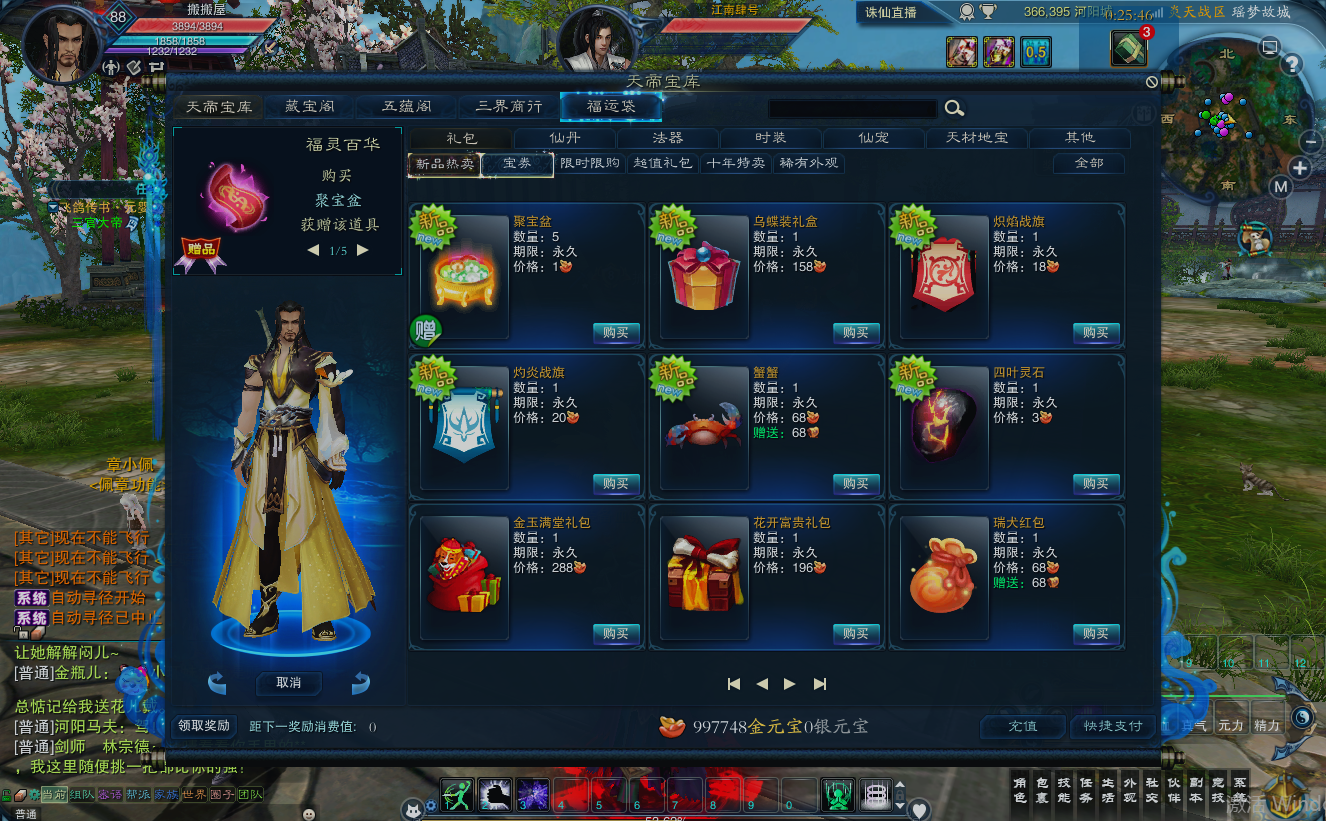Screen dimensions: 1326x821
Task: Jump to last page using the end arrow
Action: 820,683
